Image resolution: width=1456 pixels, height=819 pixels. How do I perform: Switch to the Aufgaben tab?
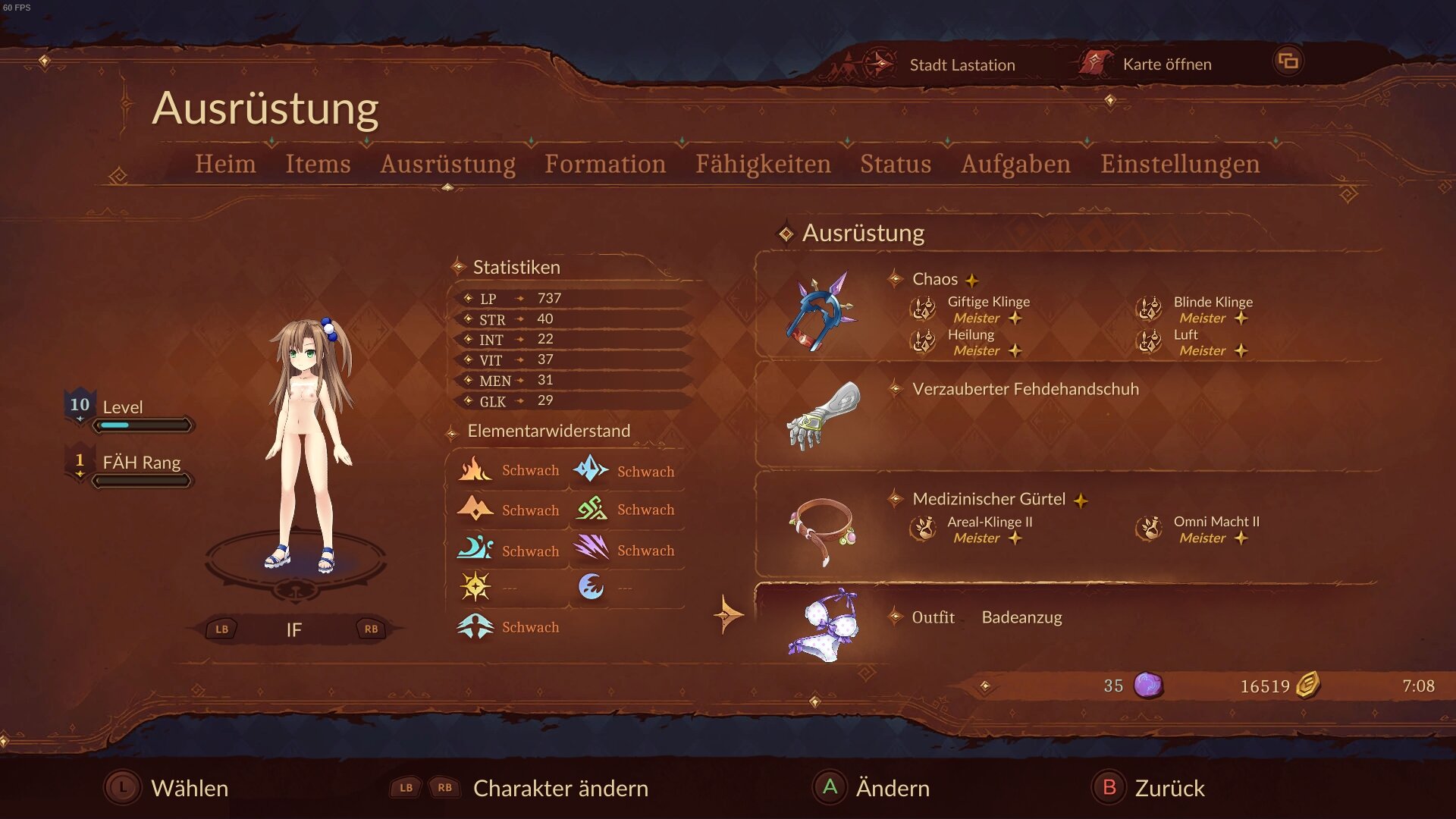click(1015, 164)
